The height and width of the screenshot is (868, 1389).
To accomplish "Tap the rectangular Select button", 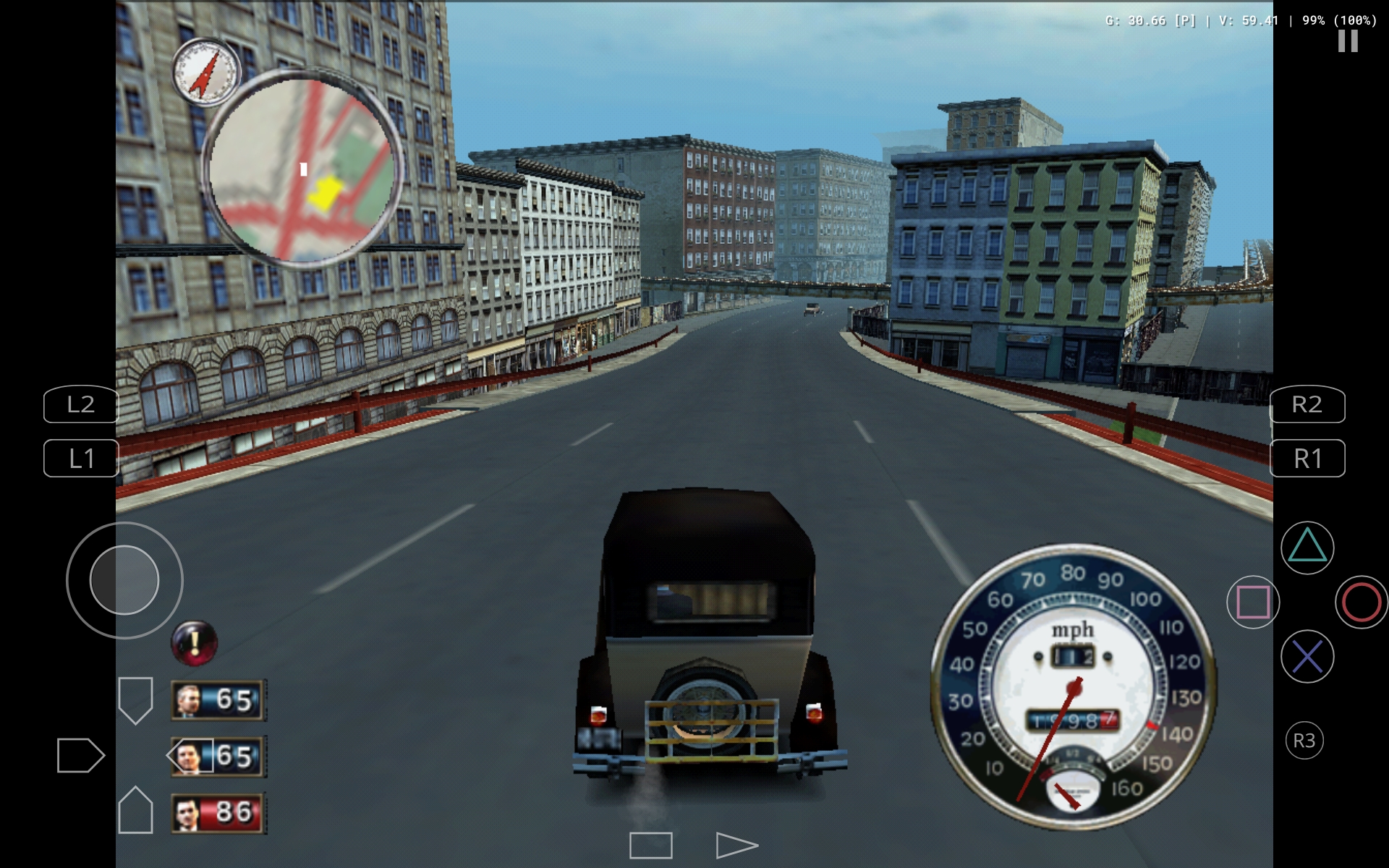I will click(650, 845).
